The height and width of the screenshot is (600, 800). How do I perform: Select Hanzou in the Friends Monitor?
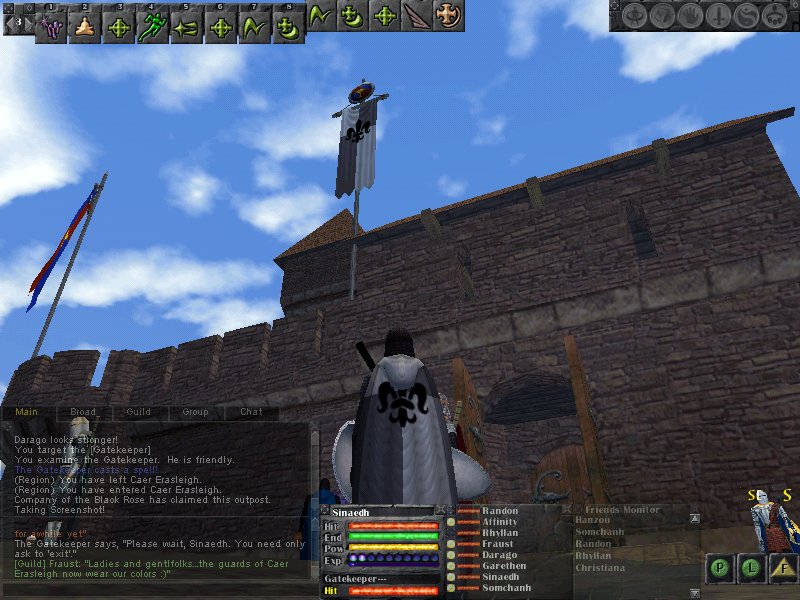591,520
